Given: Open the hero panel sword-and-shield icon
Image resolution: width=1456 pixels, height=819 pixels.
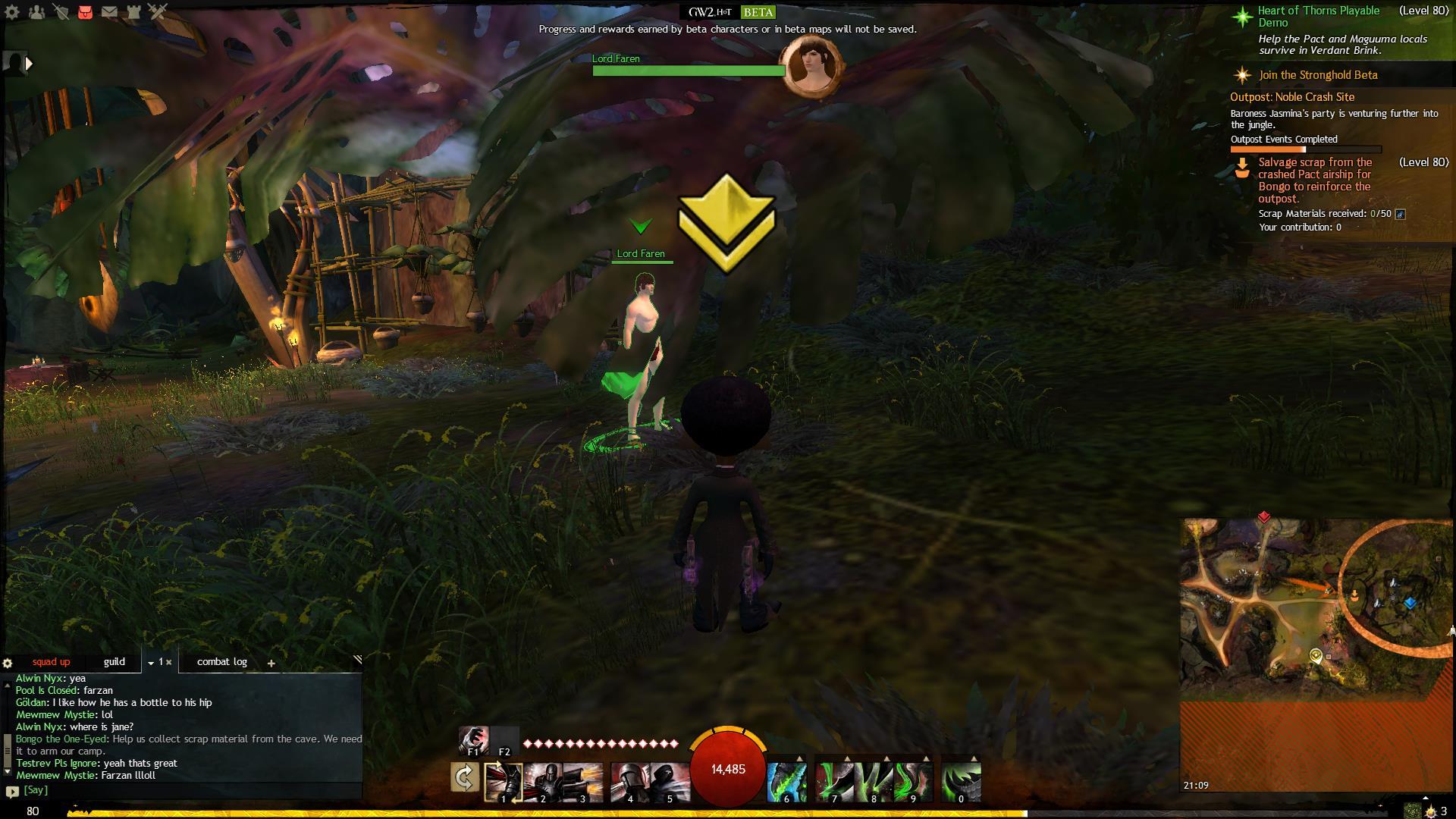Looking at the screenshot, I should tap(61, 12).
